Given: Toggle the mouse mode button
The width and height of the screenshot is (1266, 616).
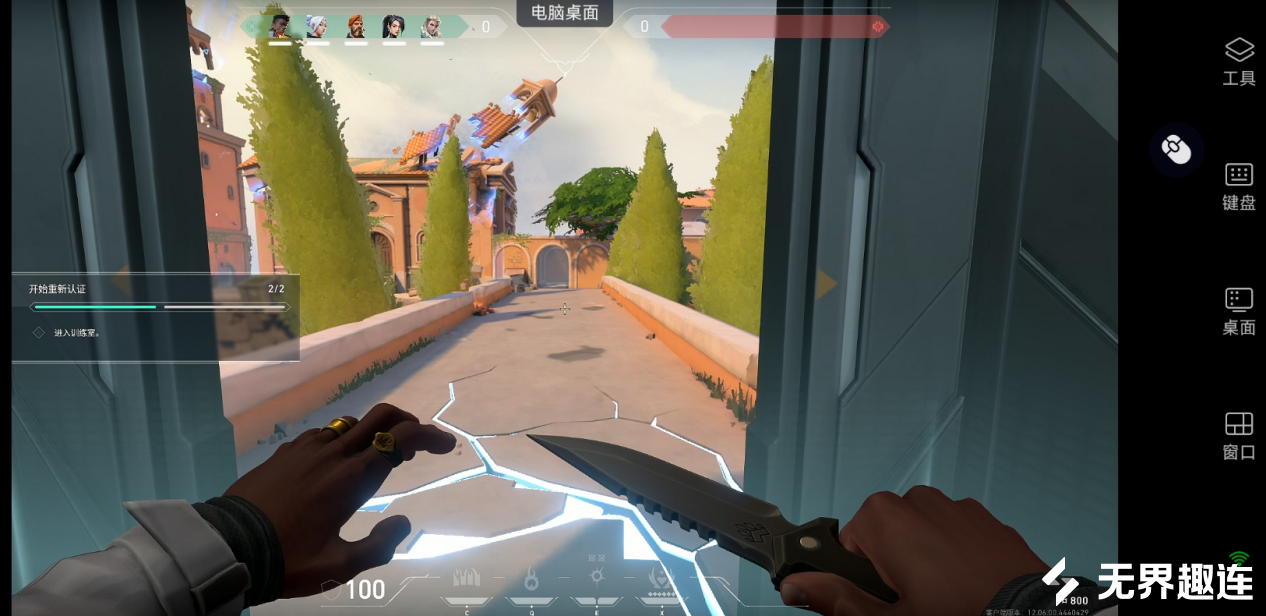Looking at the screenshot, I should (1176, 150).
